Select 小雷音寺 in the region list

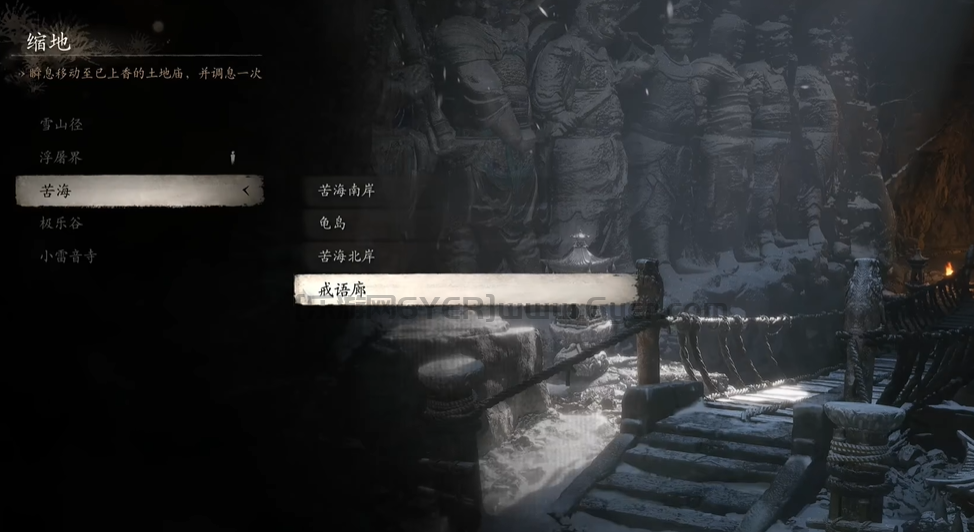pyautogui.click(x=69, y=256)
